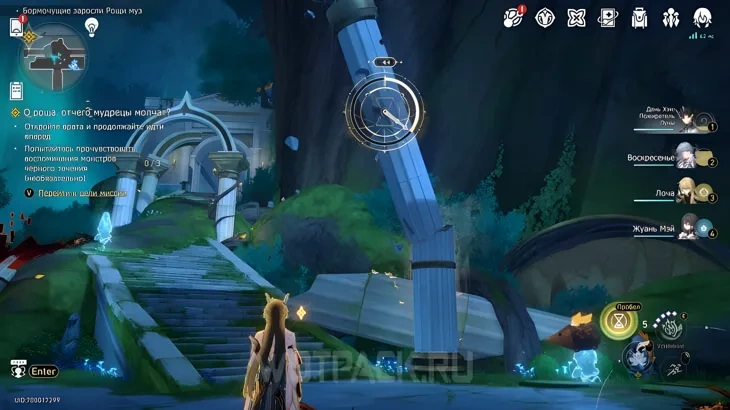Screen dimensions: 730x410
Task: Use the basic attack button
Action: coord(636,358)
